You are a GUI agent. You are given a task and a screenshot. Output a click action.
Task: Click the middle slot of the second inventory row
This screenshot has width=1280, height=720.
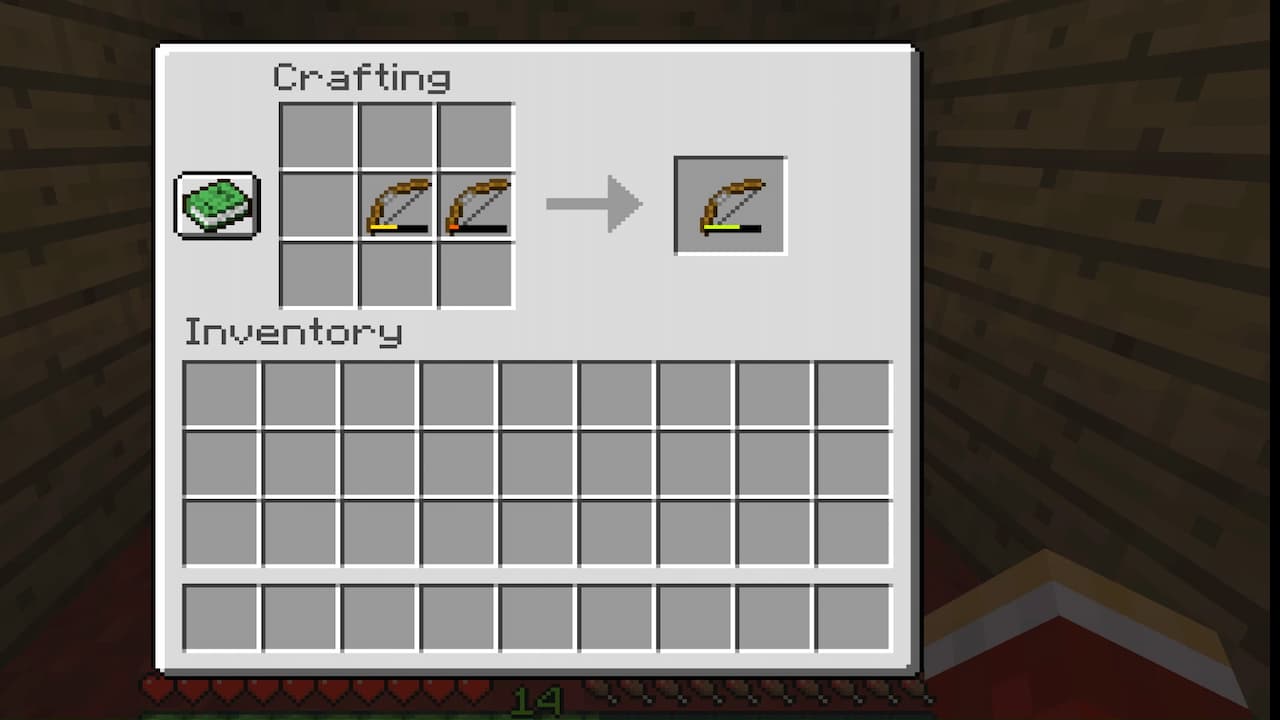pos(536,463)
